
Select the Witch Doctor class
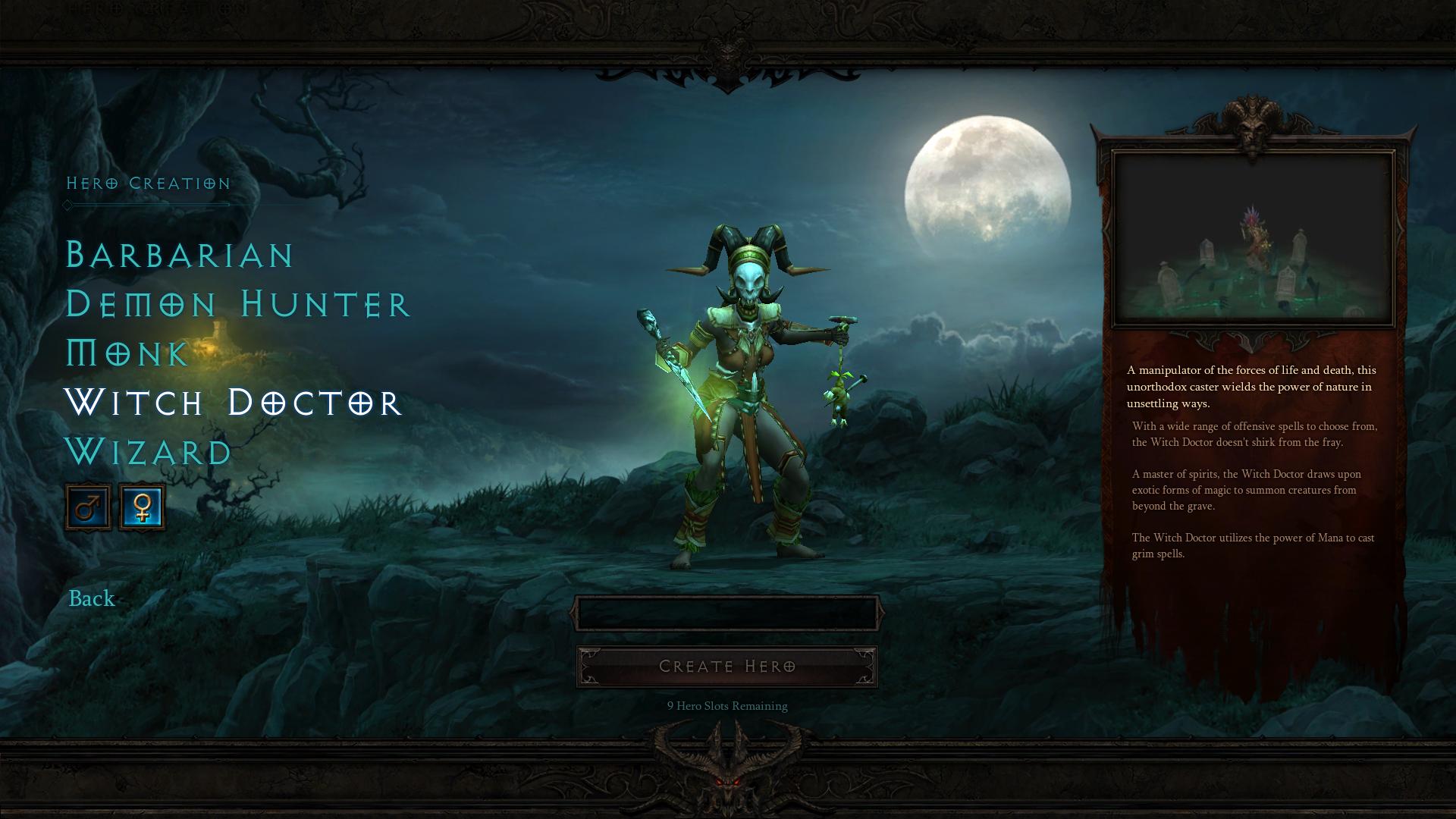[x=232, y=403]
